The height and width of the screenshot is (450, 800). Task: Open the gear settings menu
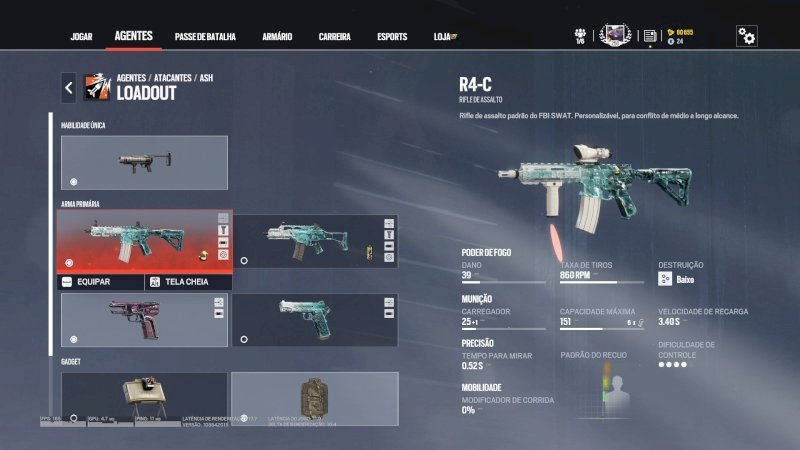pyautogui.click(x=746, y=36)
